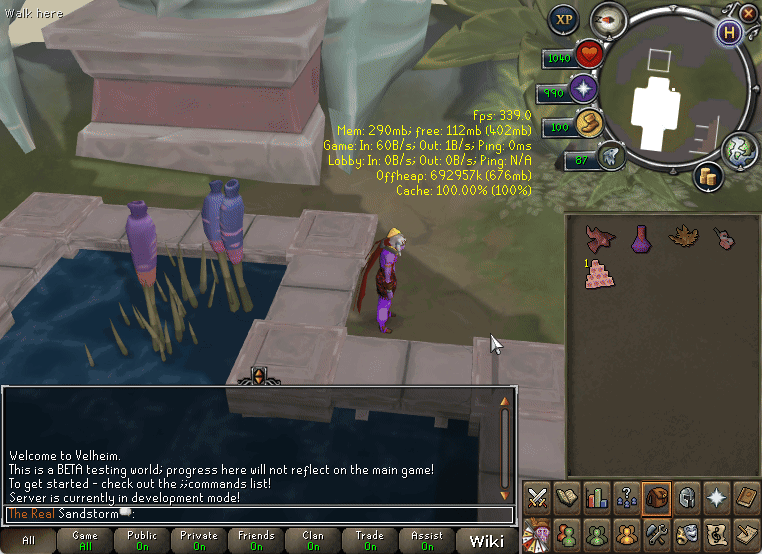Open the XP counter button
The height and width of the screenshot is (554, 762).
click(564, 19)
